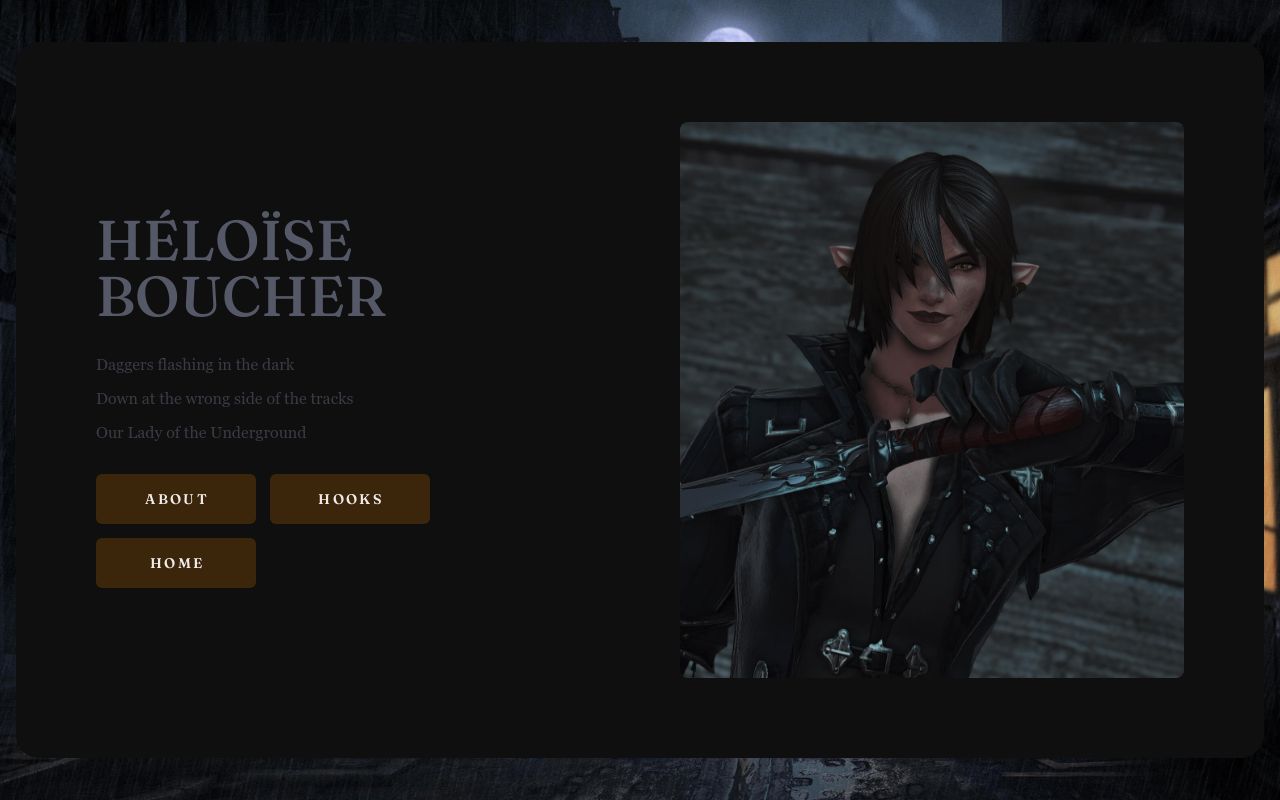Viewport: 1280px width, 800px height.
Task: Click the first name 'HÉLOÏSE' in the title
Action: (225, 240)
